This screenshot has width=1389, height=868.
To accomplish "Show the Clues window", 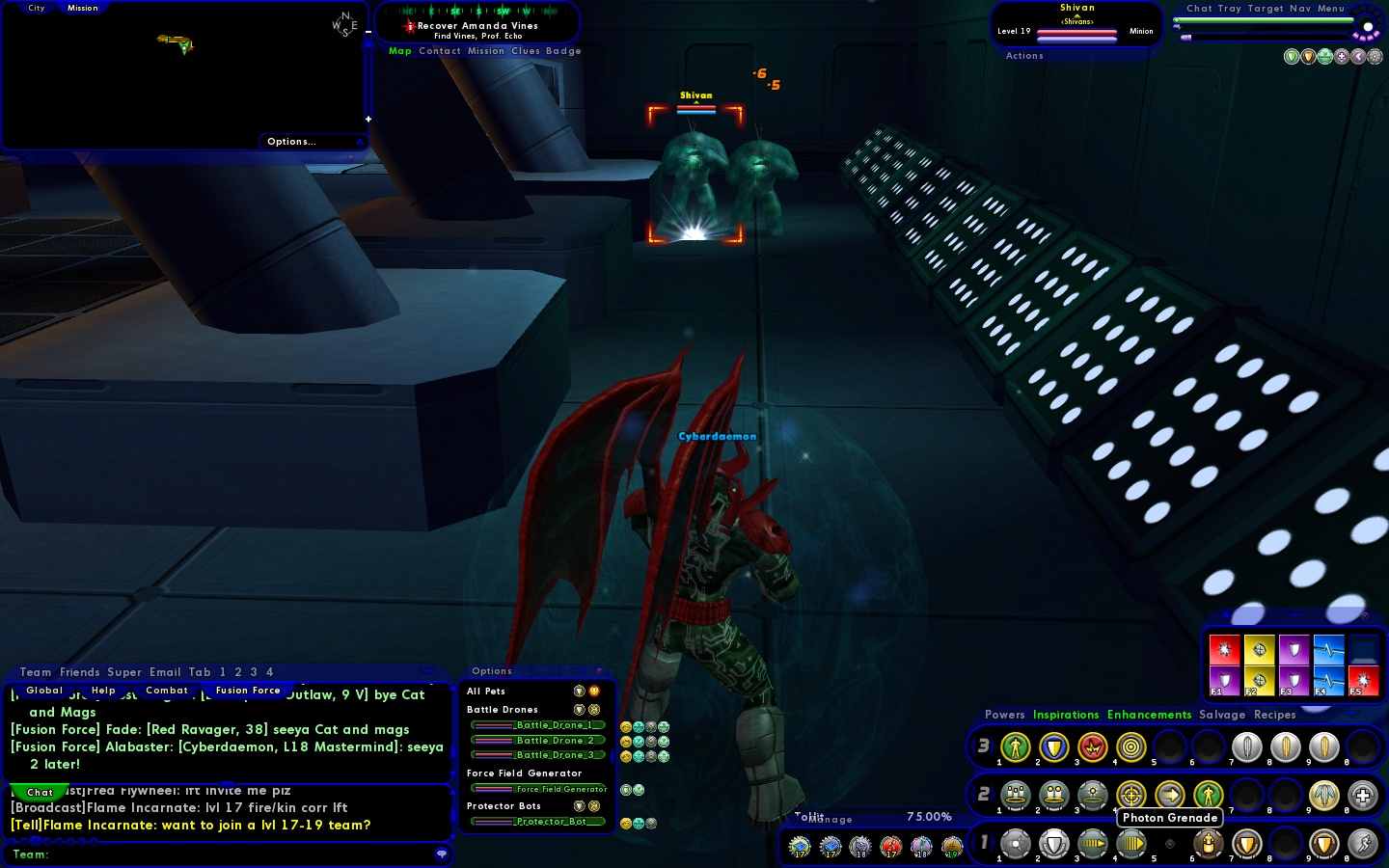I will tap(525, 51).
